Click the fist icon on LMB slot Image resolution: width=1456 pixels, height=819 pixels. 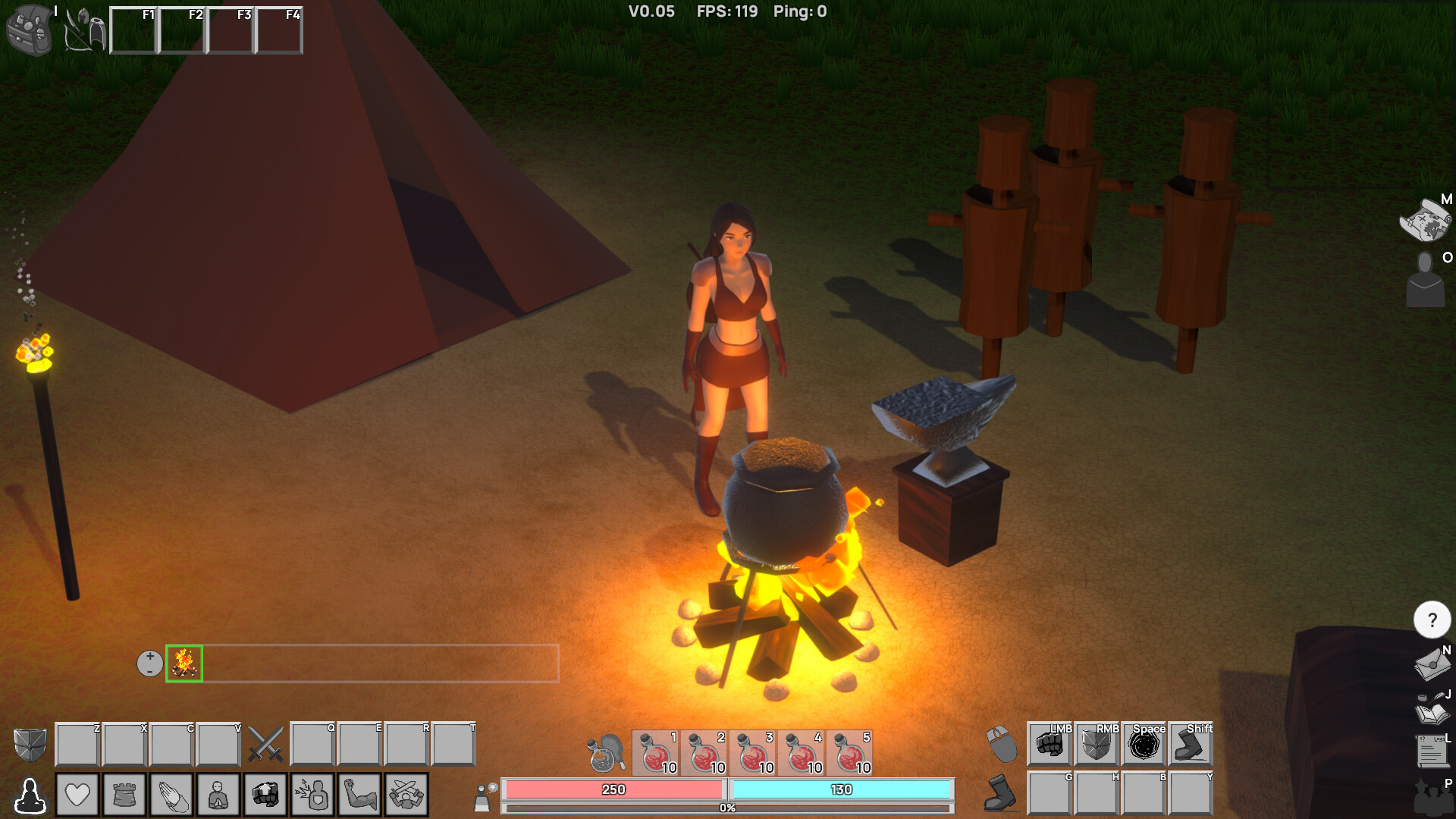[x=1051, y=745]
